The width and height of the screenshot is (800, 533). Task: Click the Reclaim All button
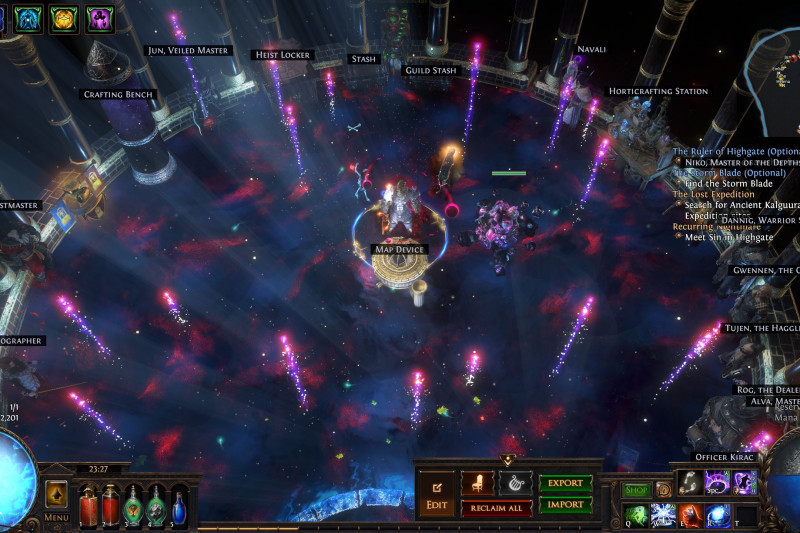(x=496, y=508)
